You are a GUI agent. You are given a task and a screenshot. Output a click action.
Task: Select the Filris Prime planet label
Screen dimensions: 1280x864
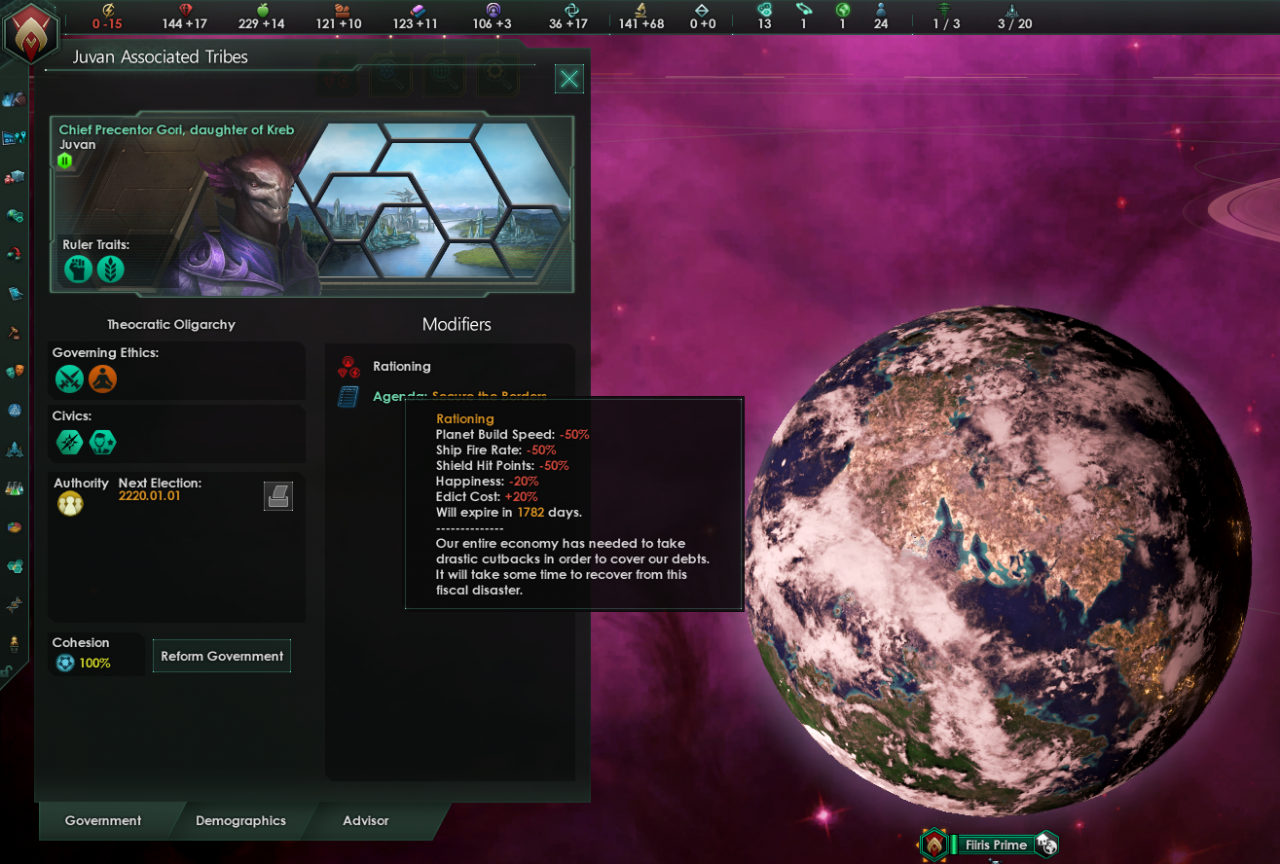995,845
